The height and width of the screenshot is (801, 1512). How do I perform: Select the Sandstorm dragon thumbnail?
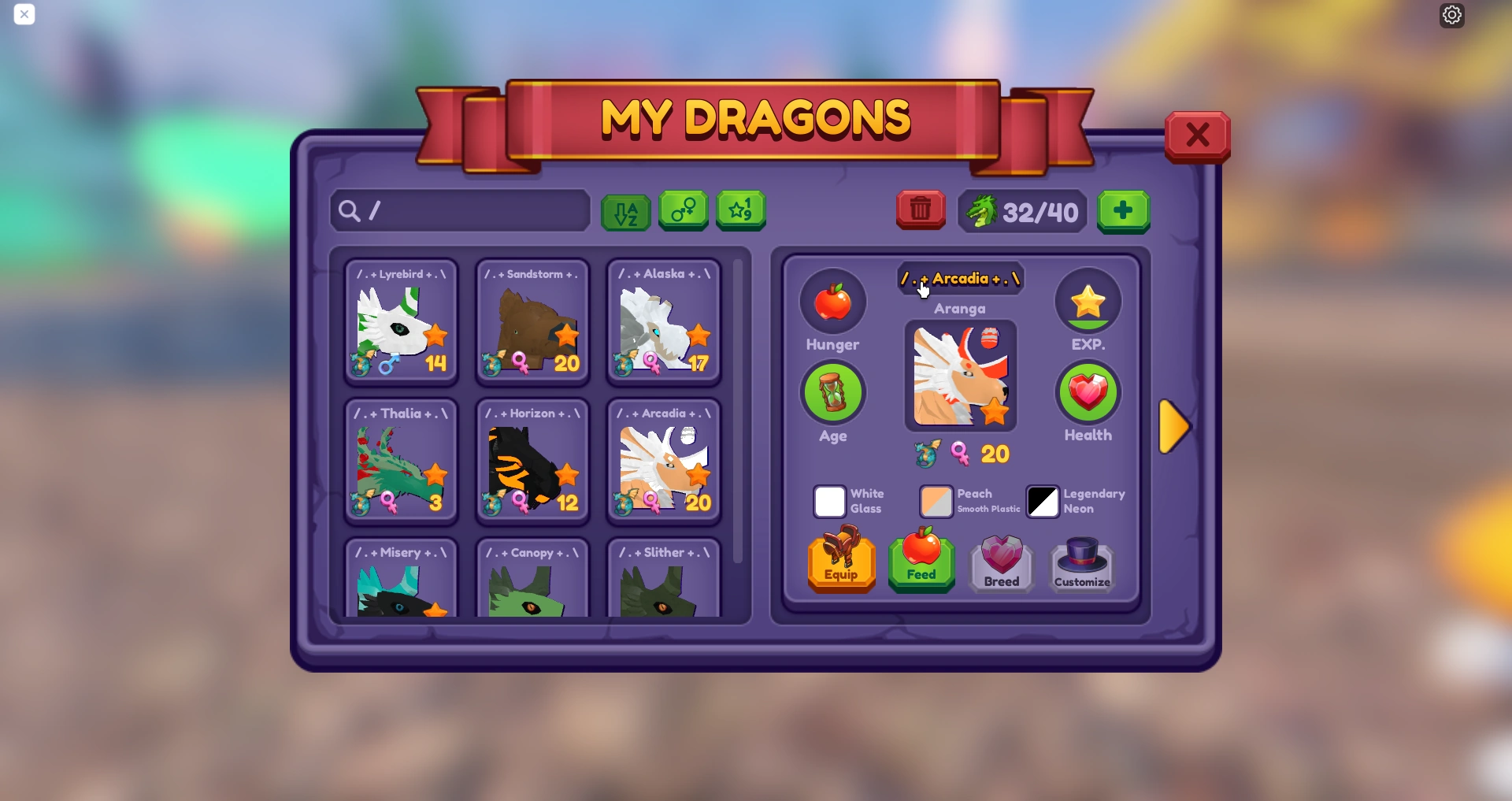pos(532,323)
